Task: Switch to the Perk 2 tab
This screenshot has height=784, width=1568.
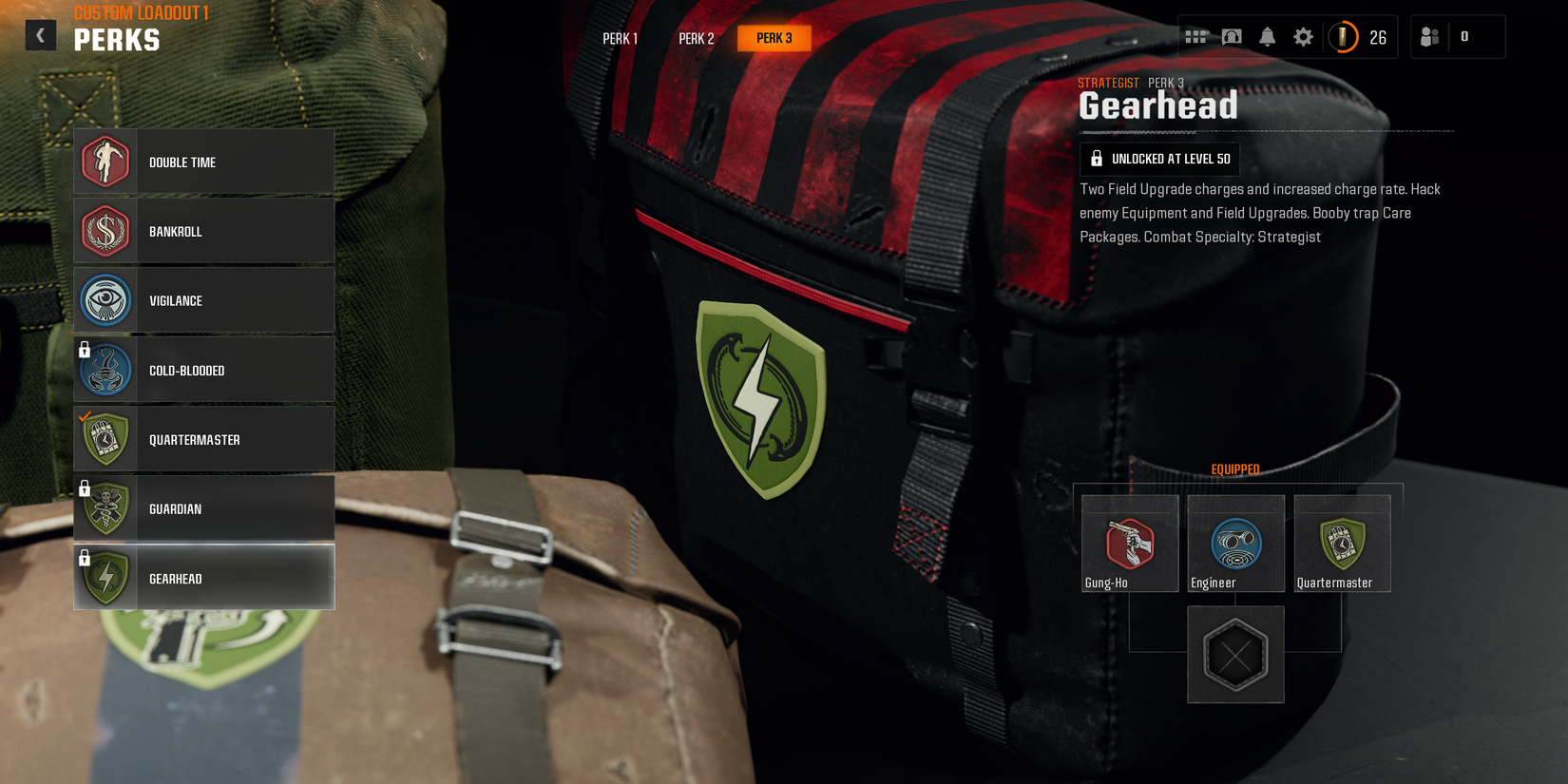Action: [696, 38]
